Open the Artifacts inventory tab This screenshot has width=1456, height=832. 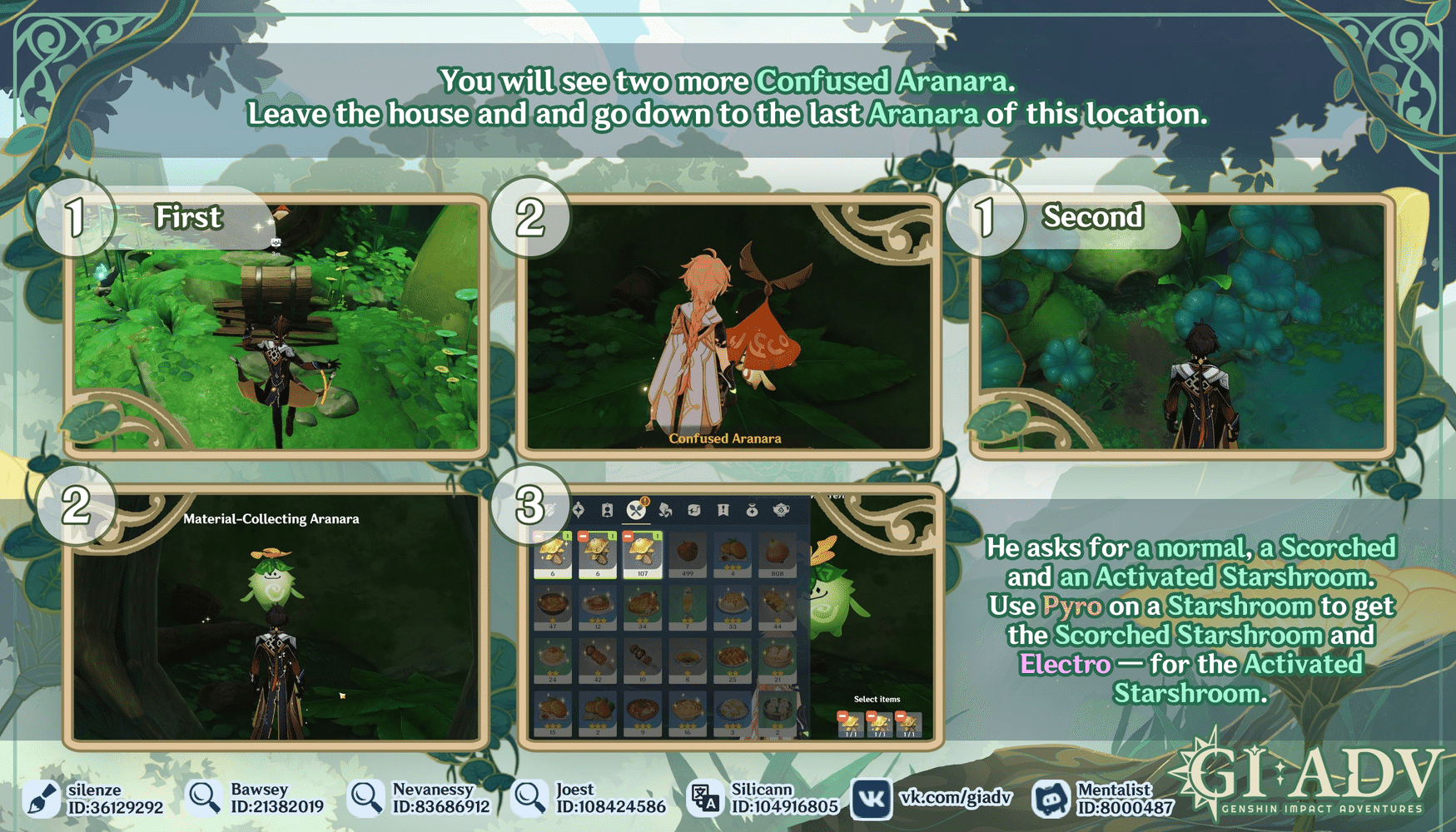coord(579,510)
